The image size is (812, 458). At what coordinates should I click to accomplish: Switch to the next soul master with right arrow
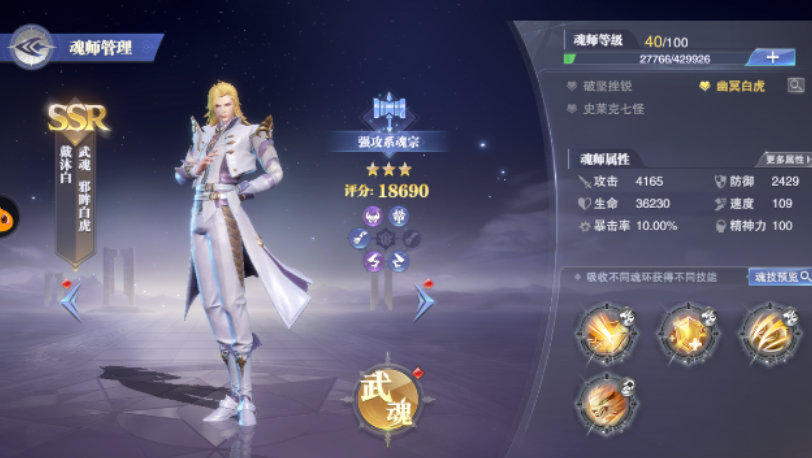pos(424,301)
